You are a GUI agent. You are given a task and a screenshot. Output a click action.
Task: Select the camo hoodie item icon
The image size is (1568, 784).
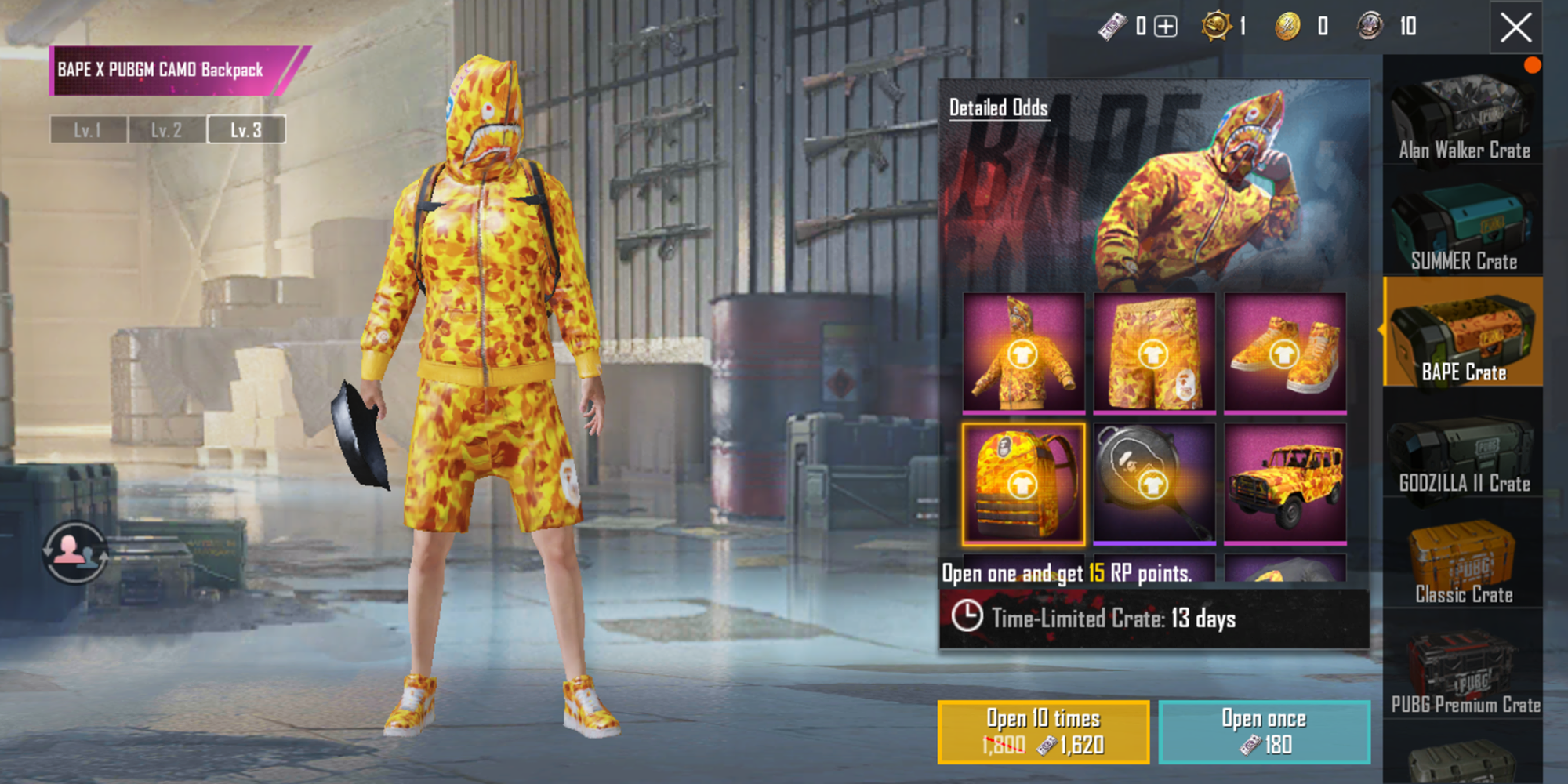point(1022,353)
